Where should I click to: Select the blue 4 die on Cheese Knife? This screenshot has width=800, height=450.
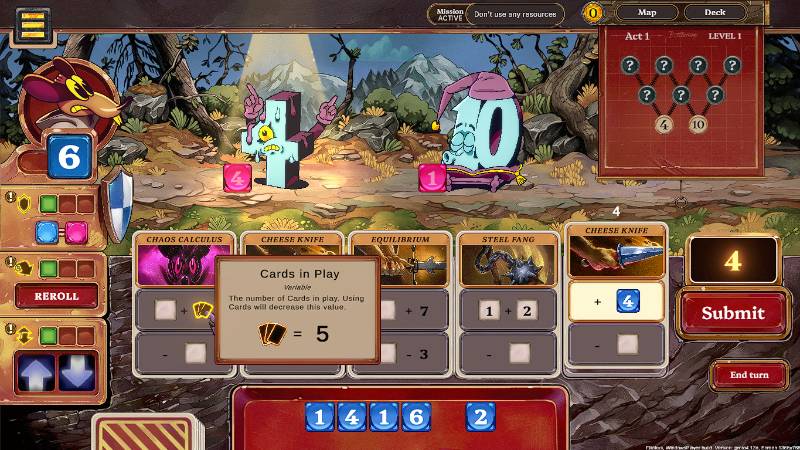point(627,300)
